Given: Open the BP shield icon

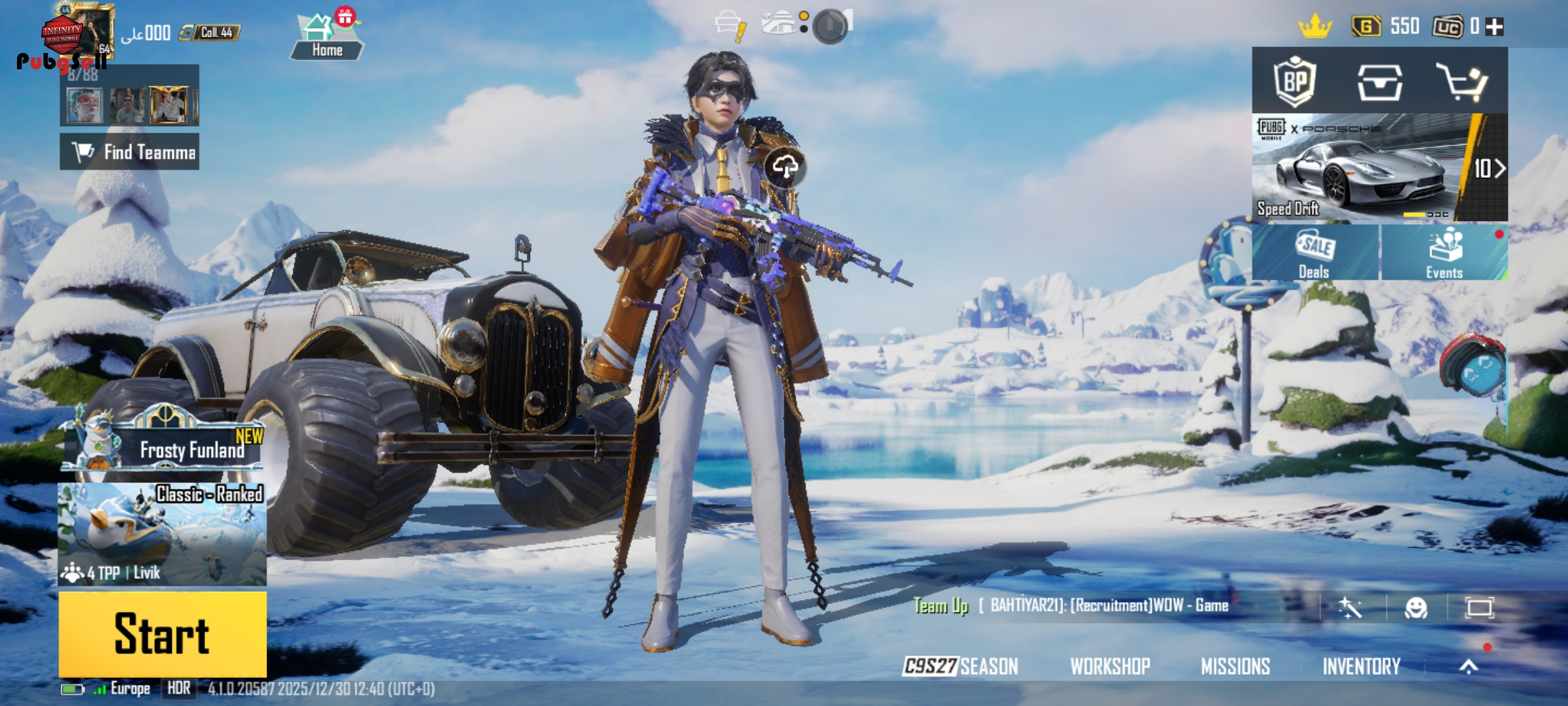Looking at the screenshot, I should click(1294, 82).
